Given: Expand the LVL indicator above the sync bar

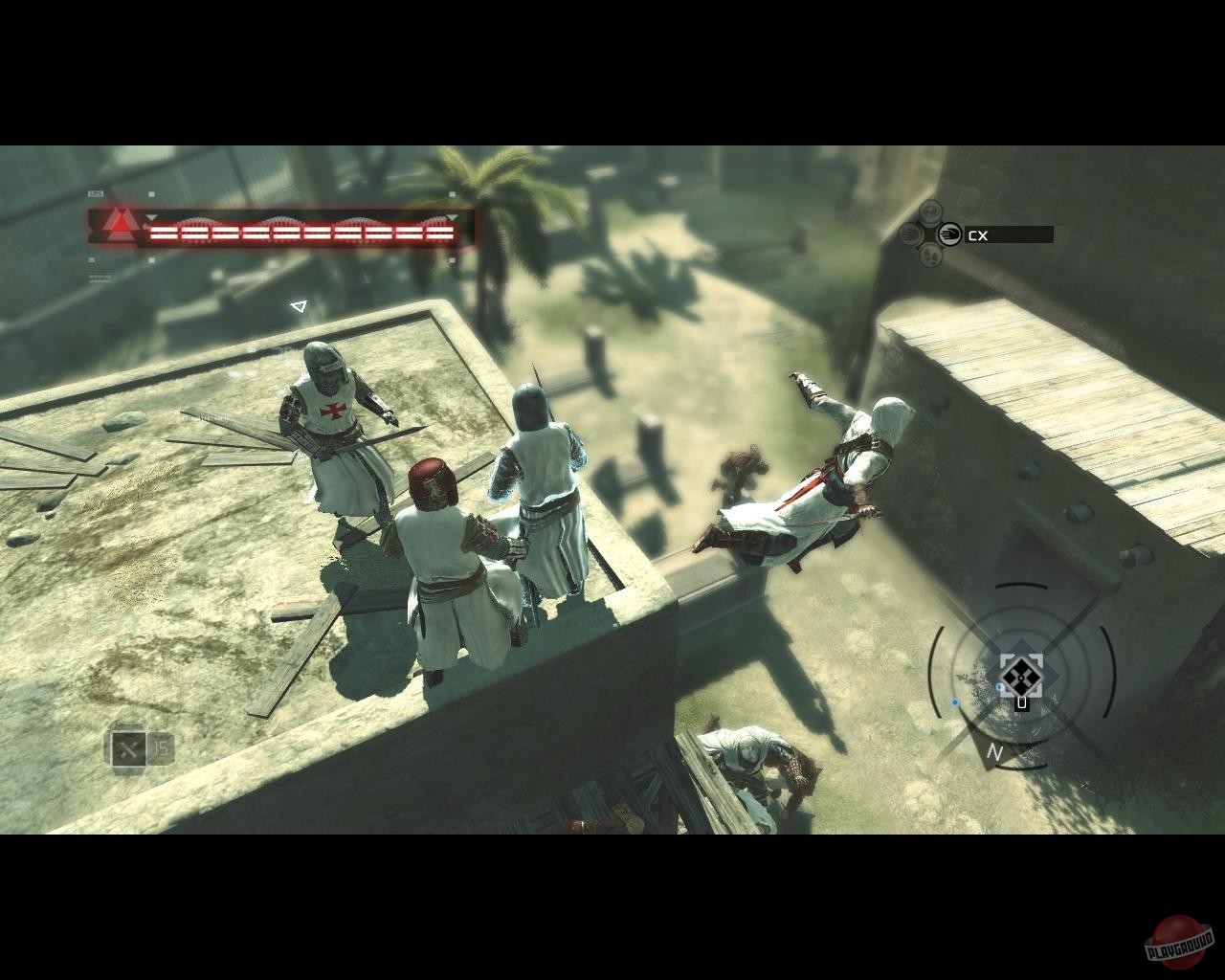Looking at the screenshot, I should coord(96,192).
